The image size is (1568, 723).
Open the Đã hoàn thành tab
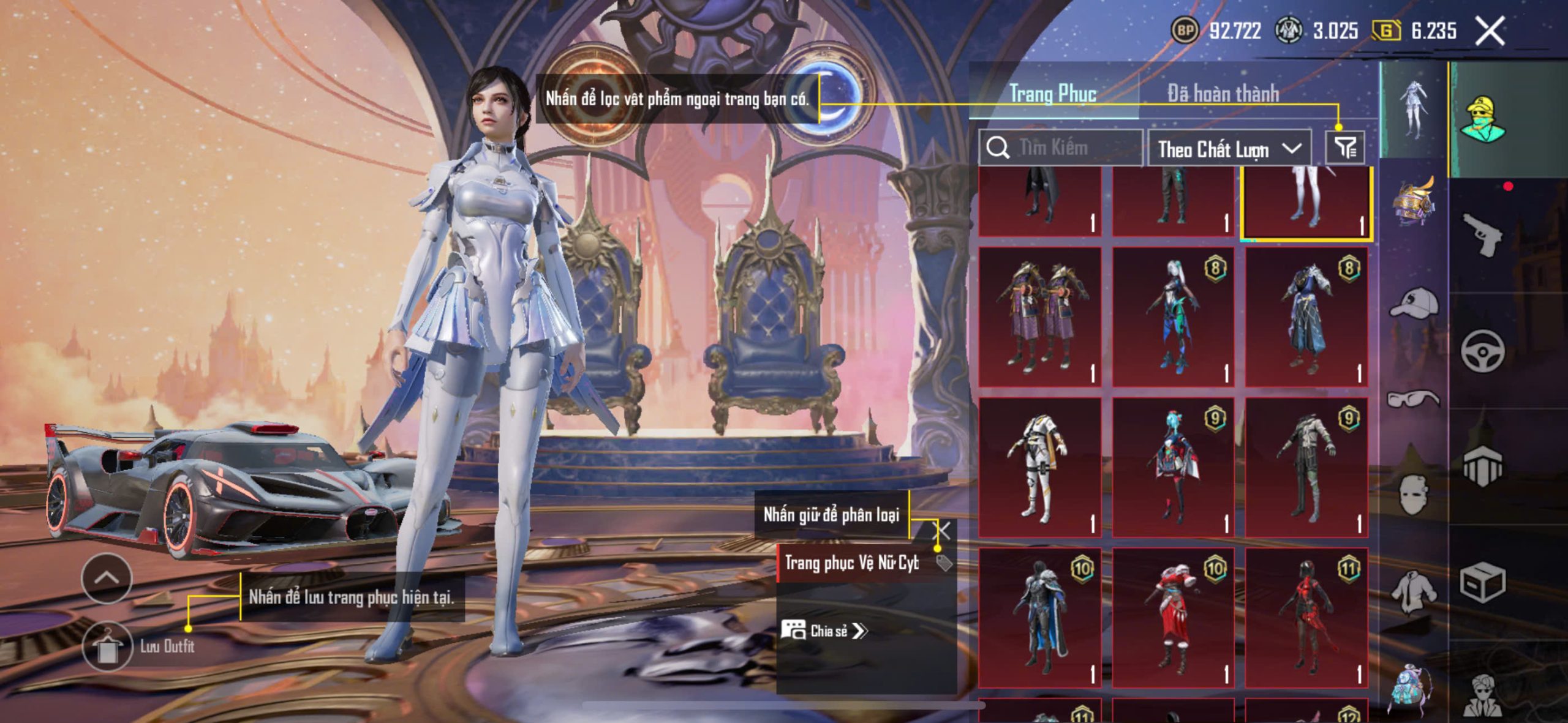coord(1223,94)
